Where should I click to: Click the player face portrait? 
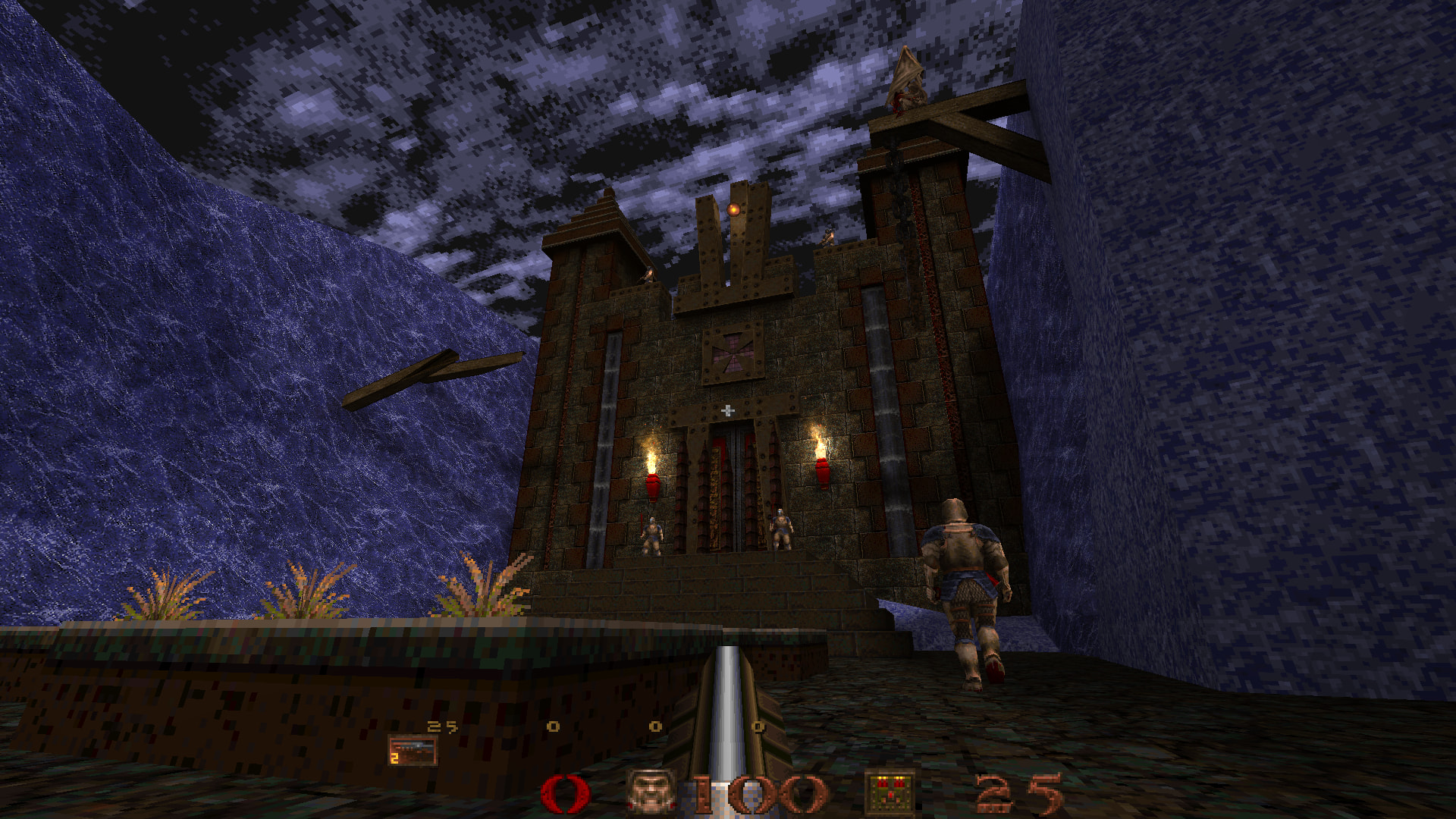(651, 792)
